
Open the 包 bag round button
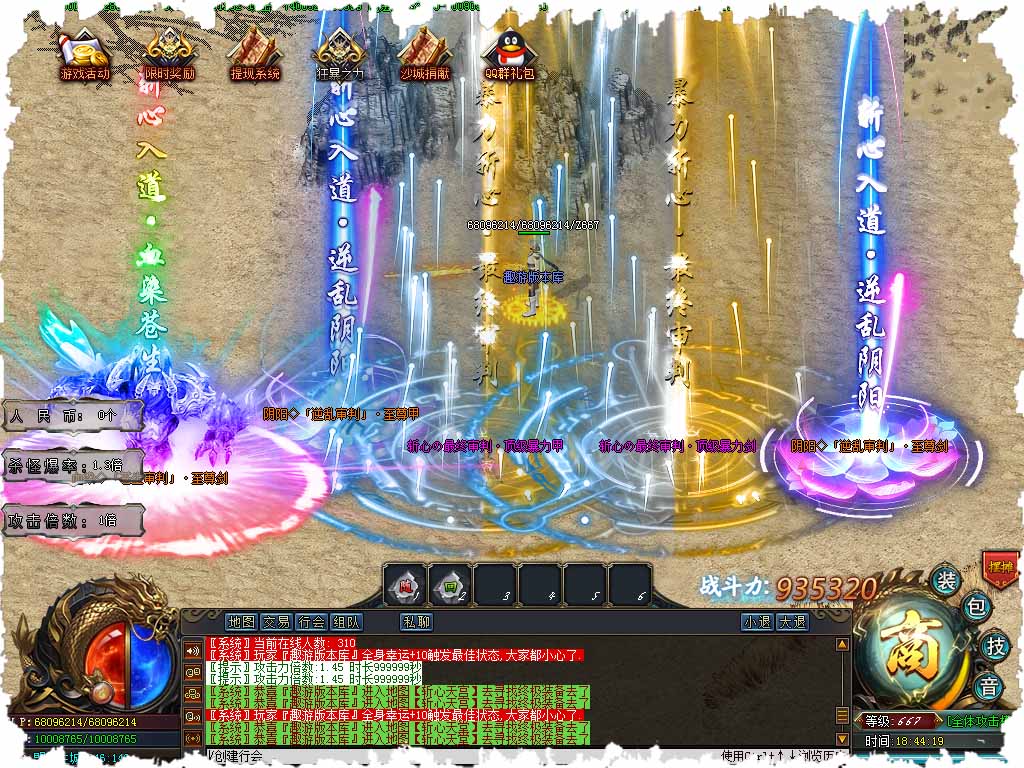click(x=977, y=606)
